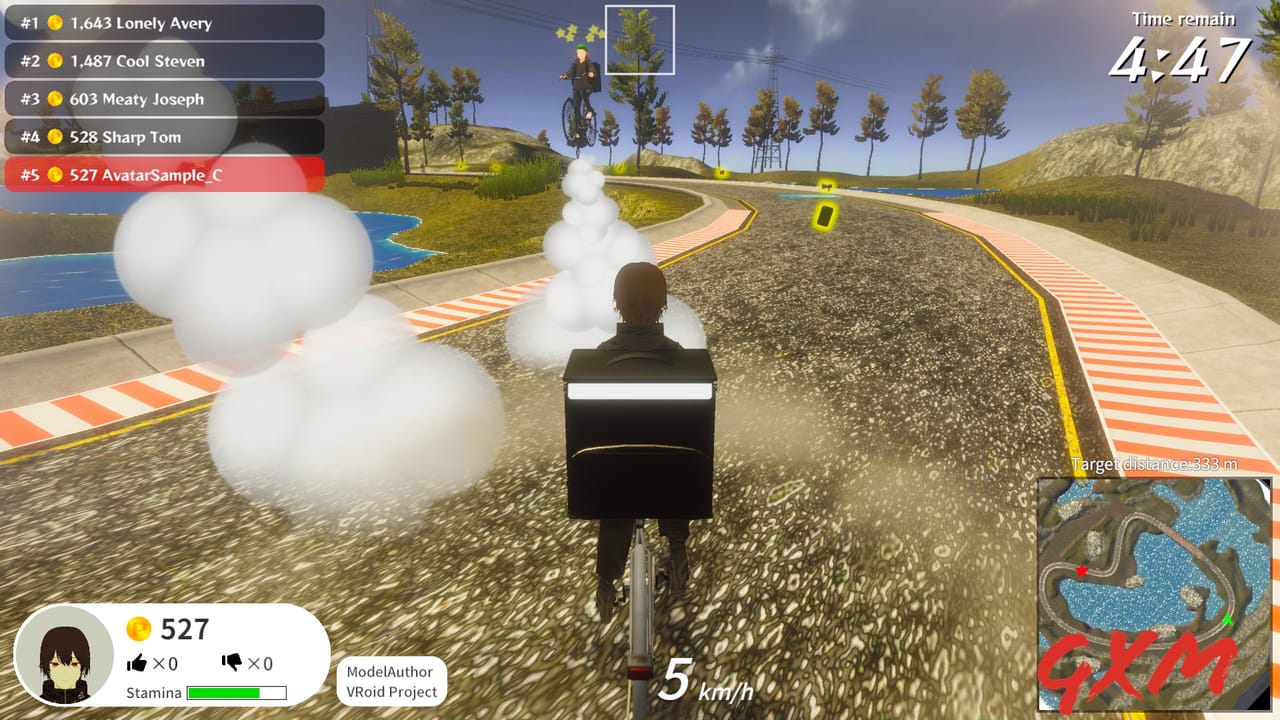Click the coin icon beside Sharp Tom's score
The height and width of the screenshot is (720, 1280).
(56, 137)
